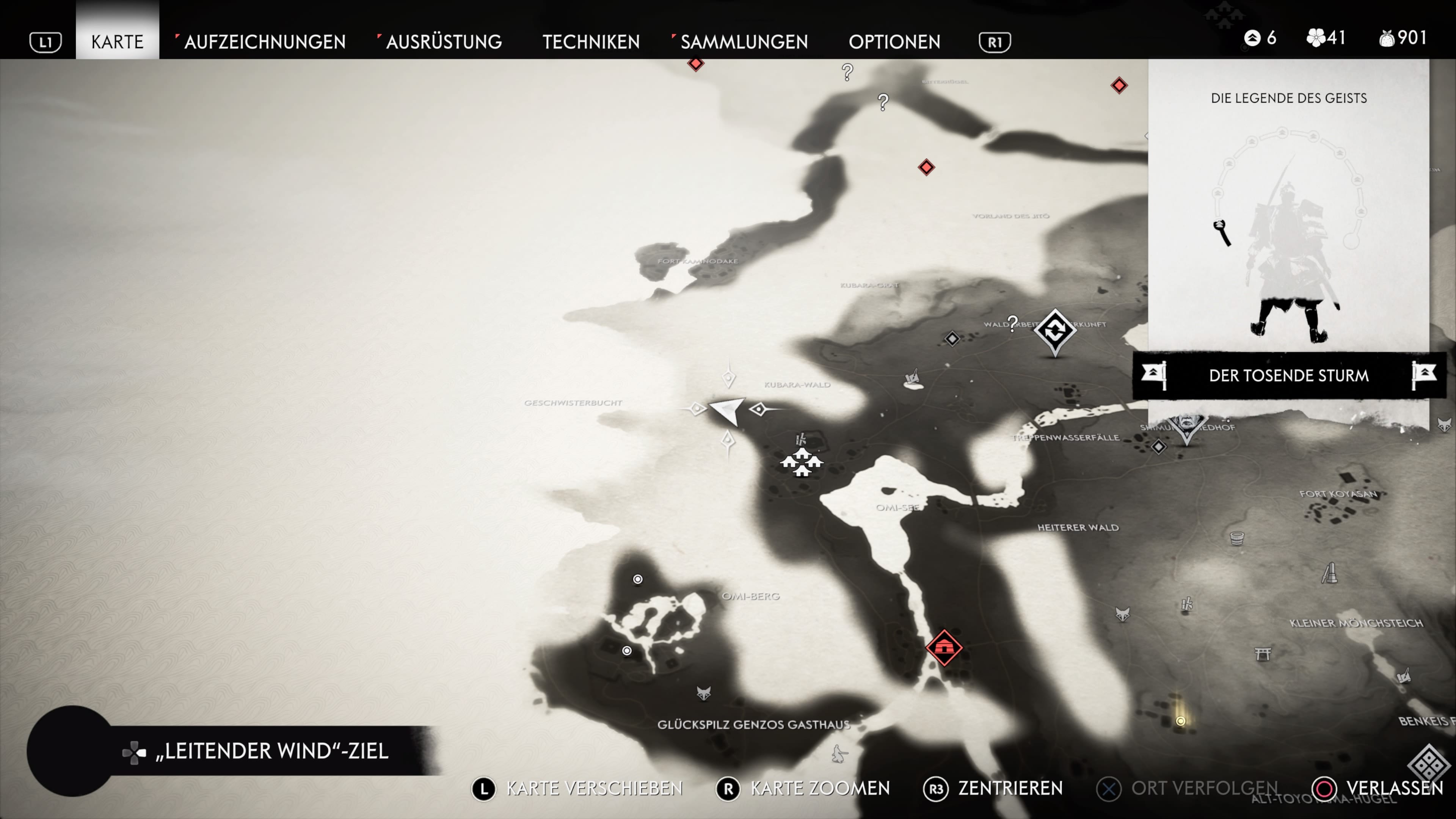The width and height of the screenshot is (1456, 819).
Task: Select the Karte tab
Action: tap(117, 41)
